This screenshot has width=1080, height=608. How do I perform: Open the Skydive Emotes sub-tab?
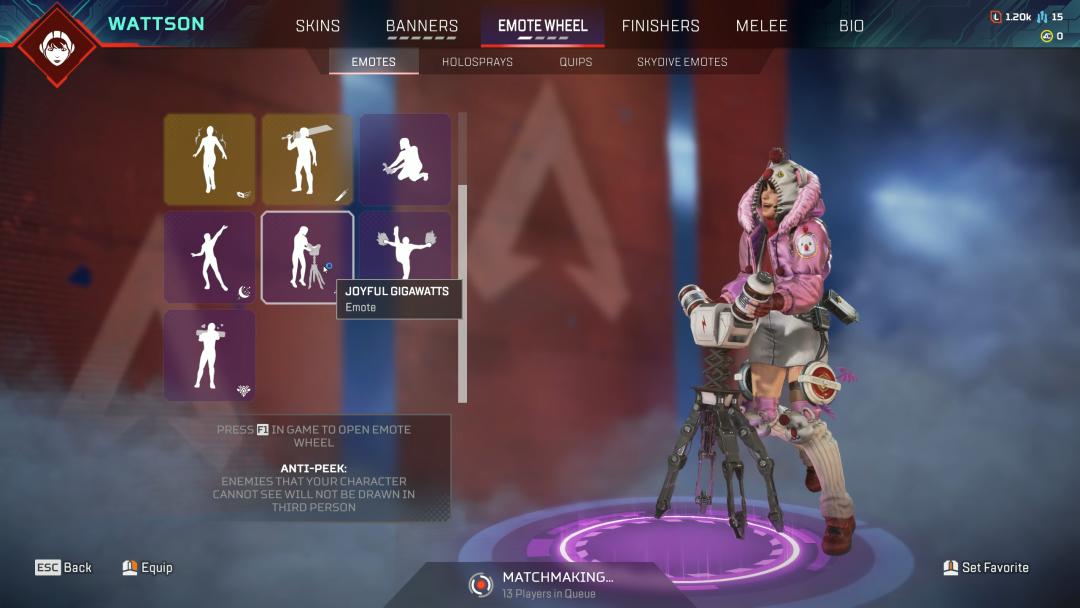pos(682,62)
